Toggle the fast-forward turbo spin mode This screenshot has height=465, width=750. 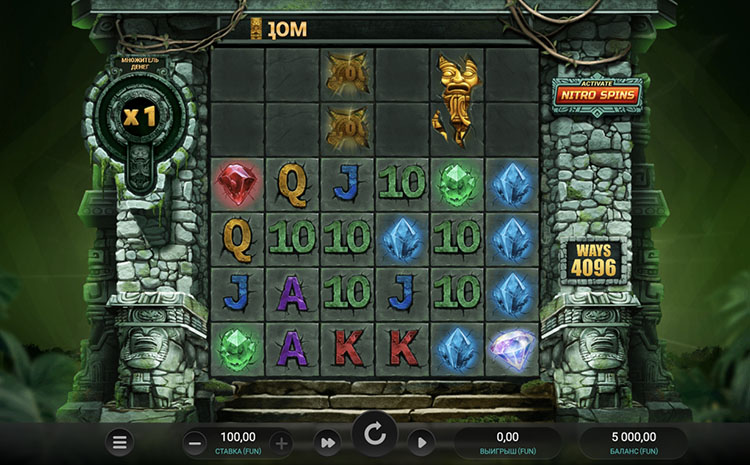click(x=326, y=441)
